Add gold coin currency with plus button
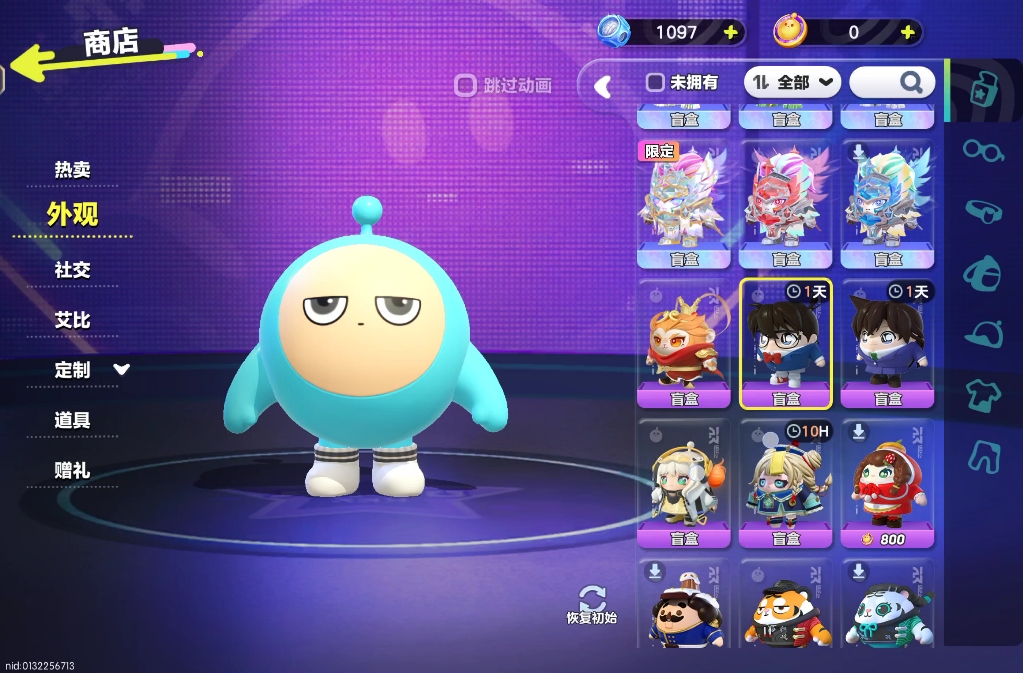 (x=908, y=32)
